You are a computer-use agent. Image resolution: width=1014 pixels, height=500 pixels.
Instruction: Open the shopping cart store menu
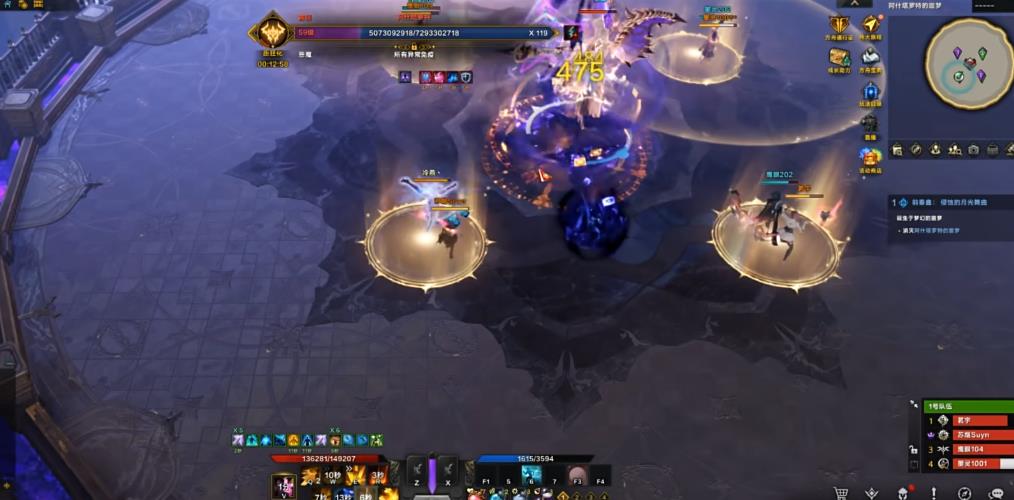pyautogui.click(x=840, y=493)
